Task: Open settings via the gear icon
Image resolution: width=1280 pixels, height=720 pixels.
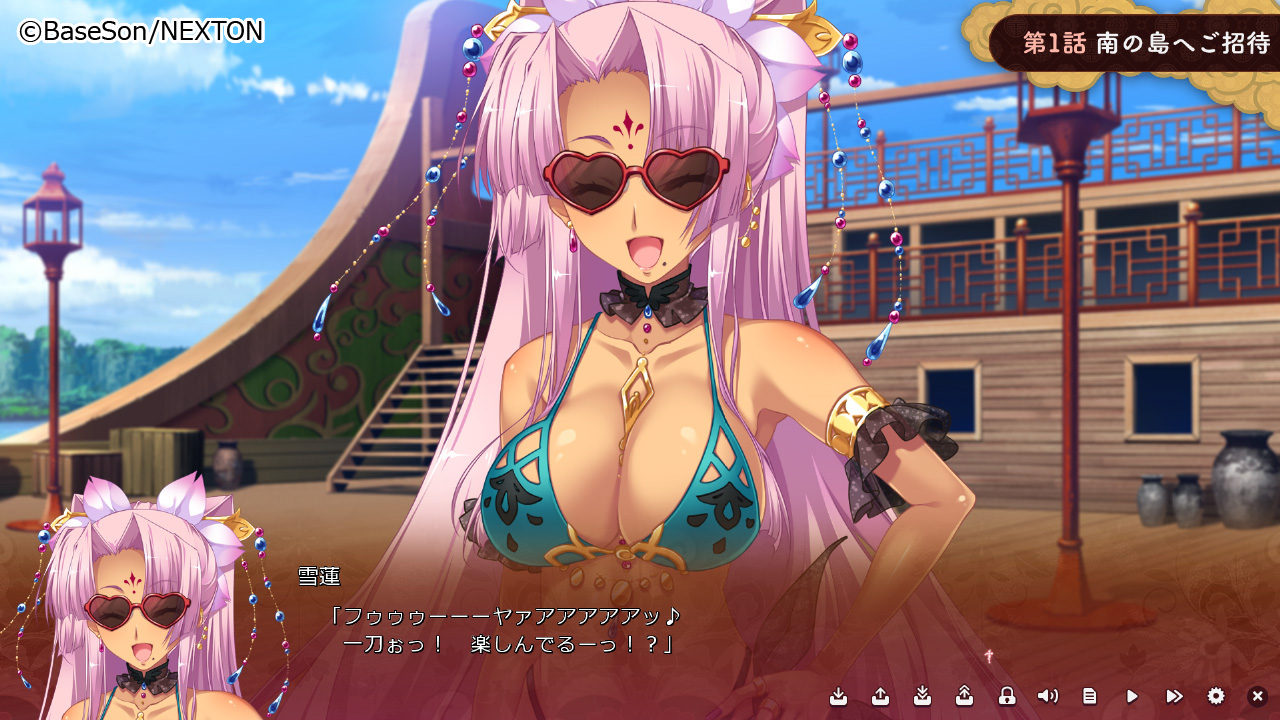Action: click(1216, 696)
